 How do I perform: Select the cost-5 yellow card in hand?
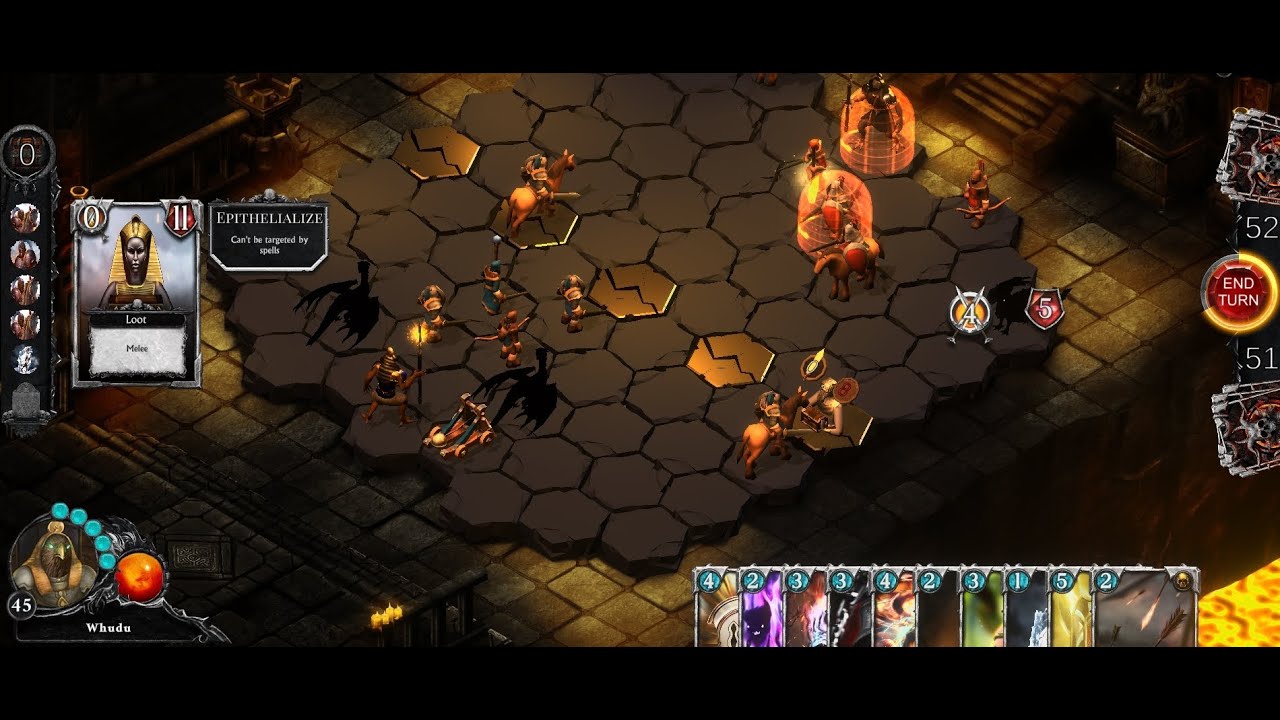pos(1069,608)
